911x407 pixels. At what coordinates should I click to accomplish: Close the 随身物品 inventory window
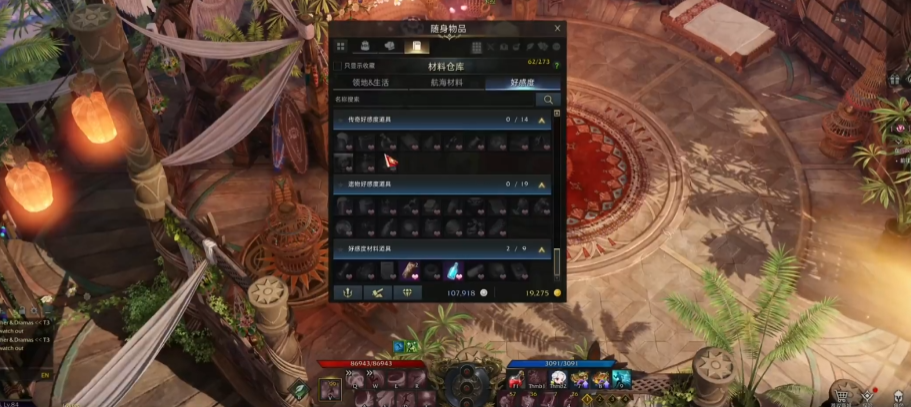pyautogui.click(x=557, y=29)
